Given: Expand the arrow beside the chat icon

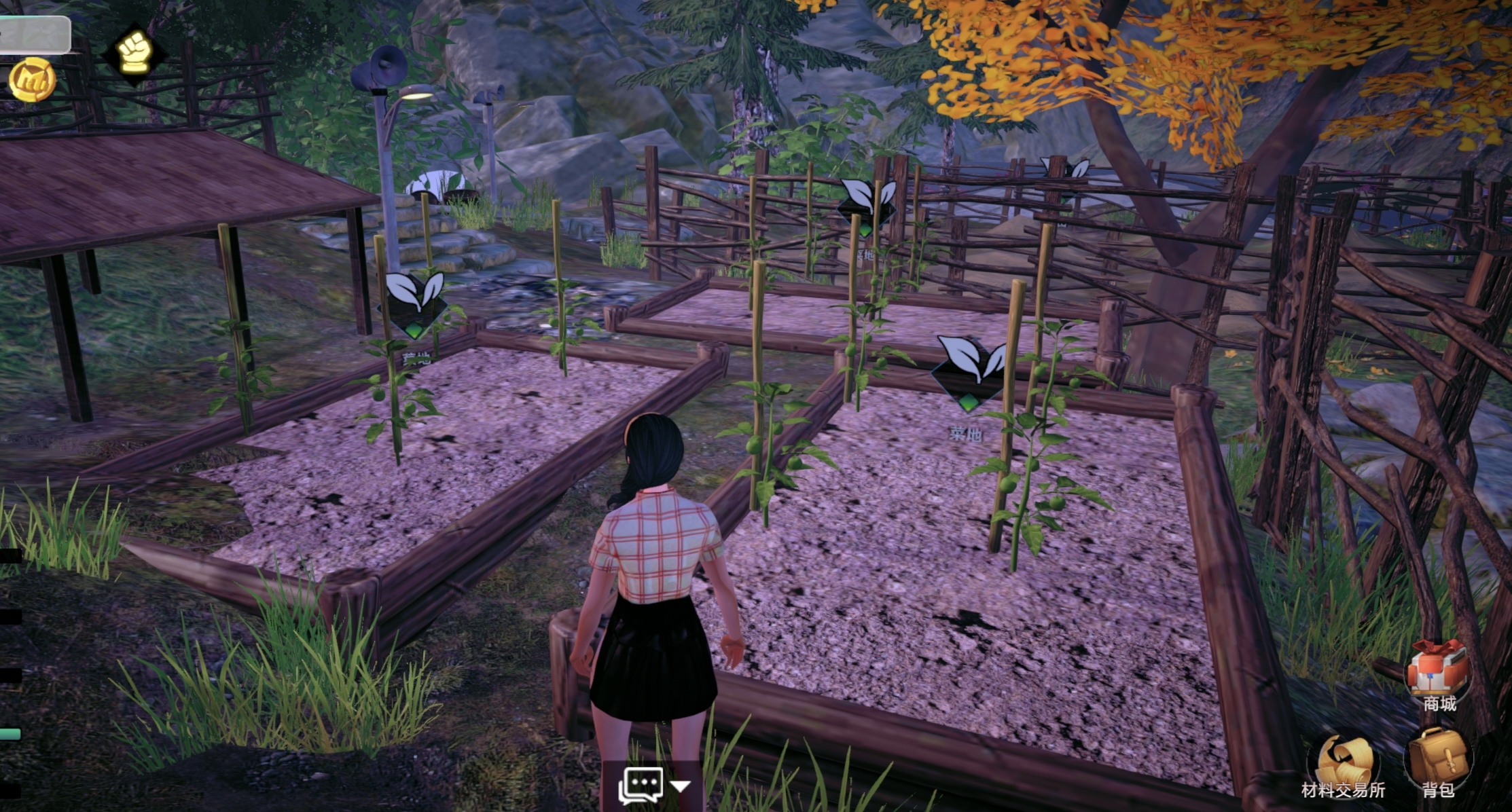Looking at the screenshot, I should (x=680, y=786).
